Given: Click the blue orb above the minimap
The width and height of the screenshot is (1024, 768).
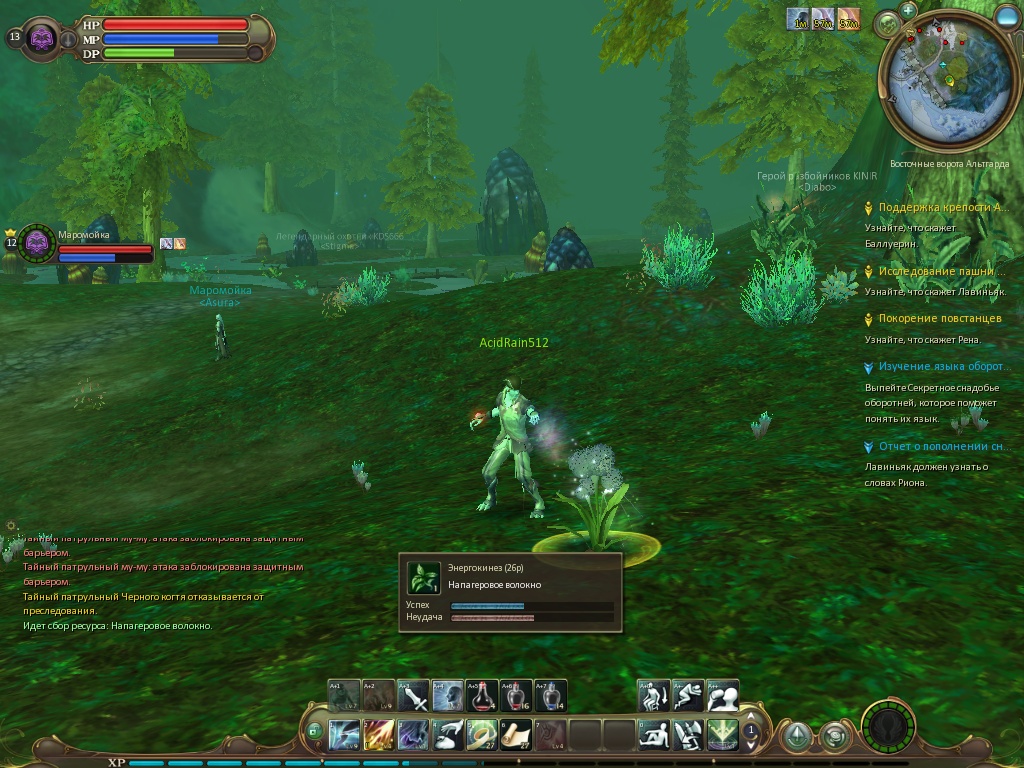Looking at the screenshot, I should (1006, 15).
